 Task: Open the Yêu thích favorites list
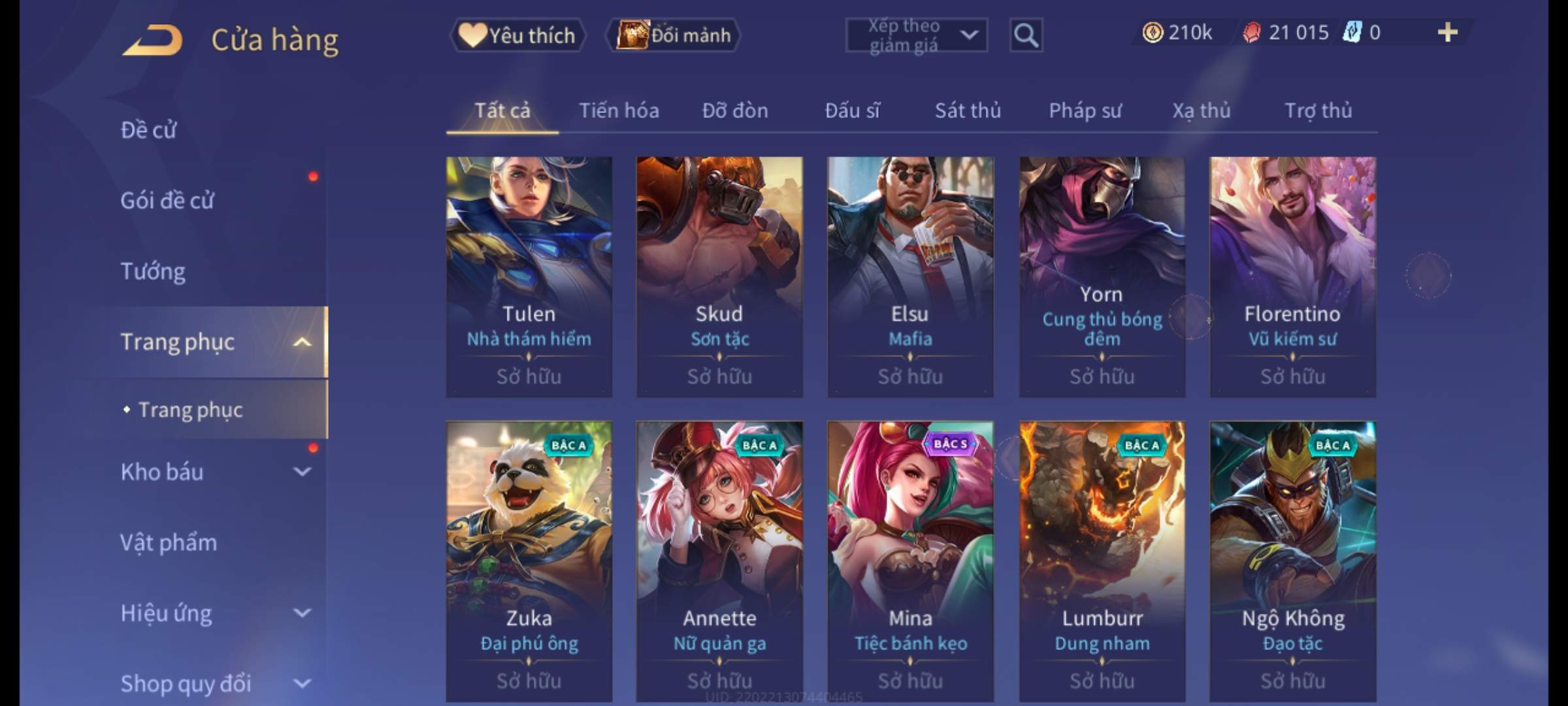[517, 35]
